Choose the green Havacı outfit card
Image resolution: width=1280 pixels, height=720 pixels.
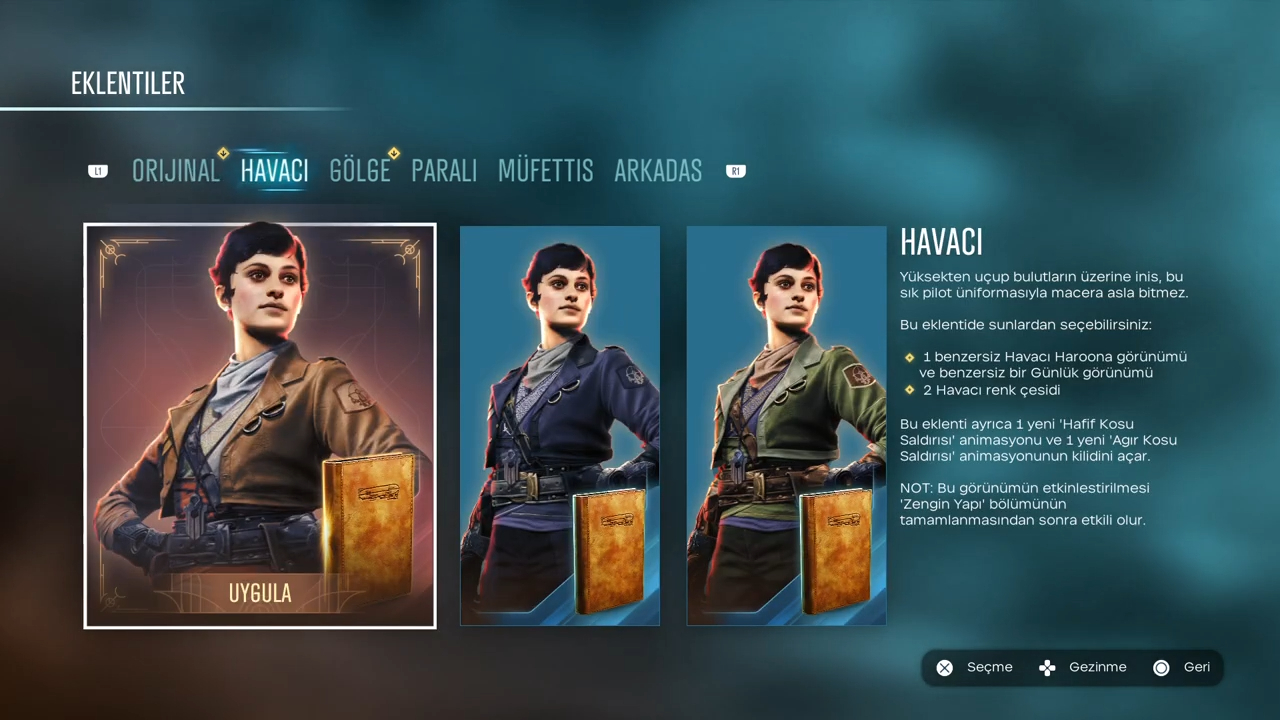(x=786, y=425)
